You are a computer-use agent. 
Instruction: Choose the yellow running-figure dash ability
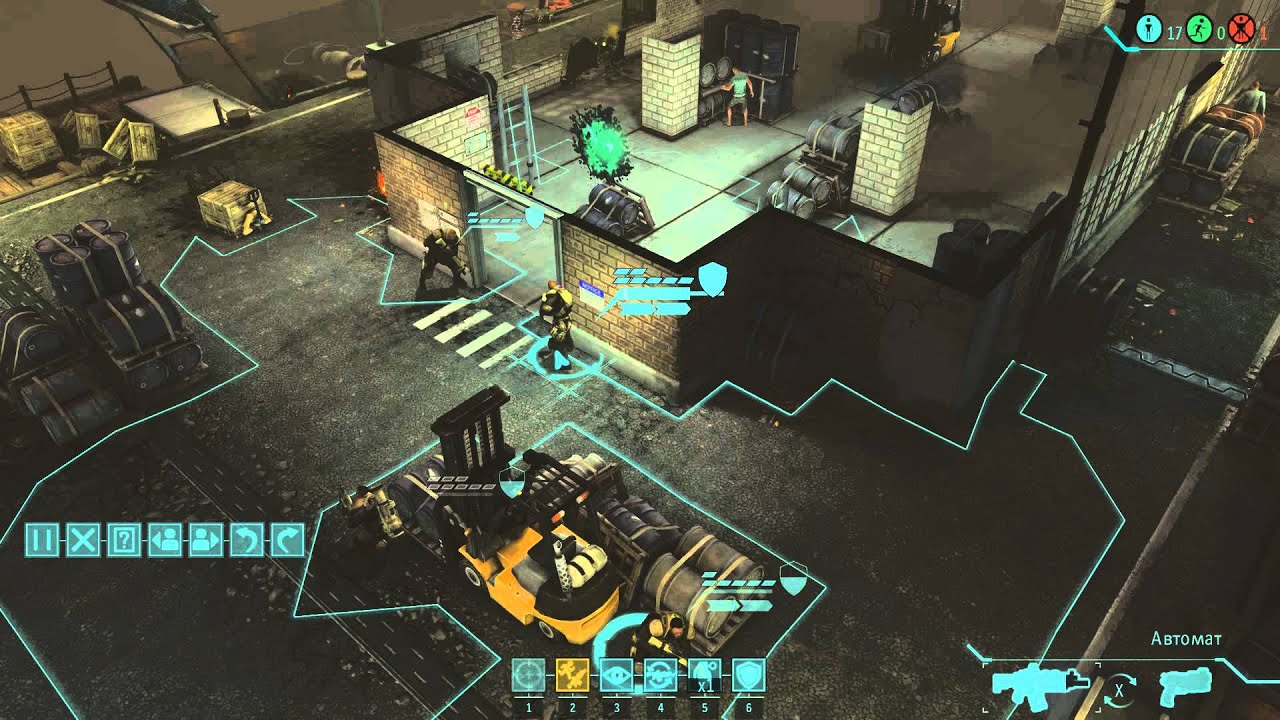573,675
